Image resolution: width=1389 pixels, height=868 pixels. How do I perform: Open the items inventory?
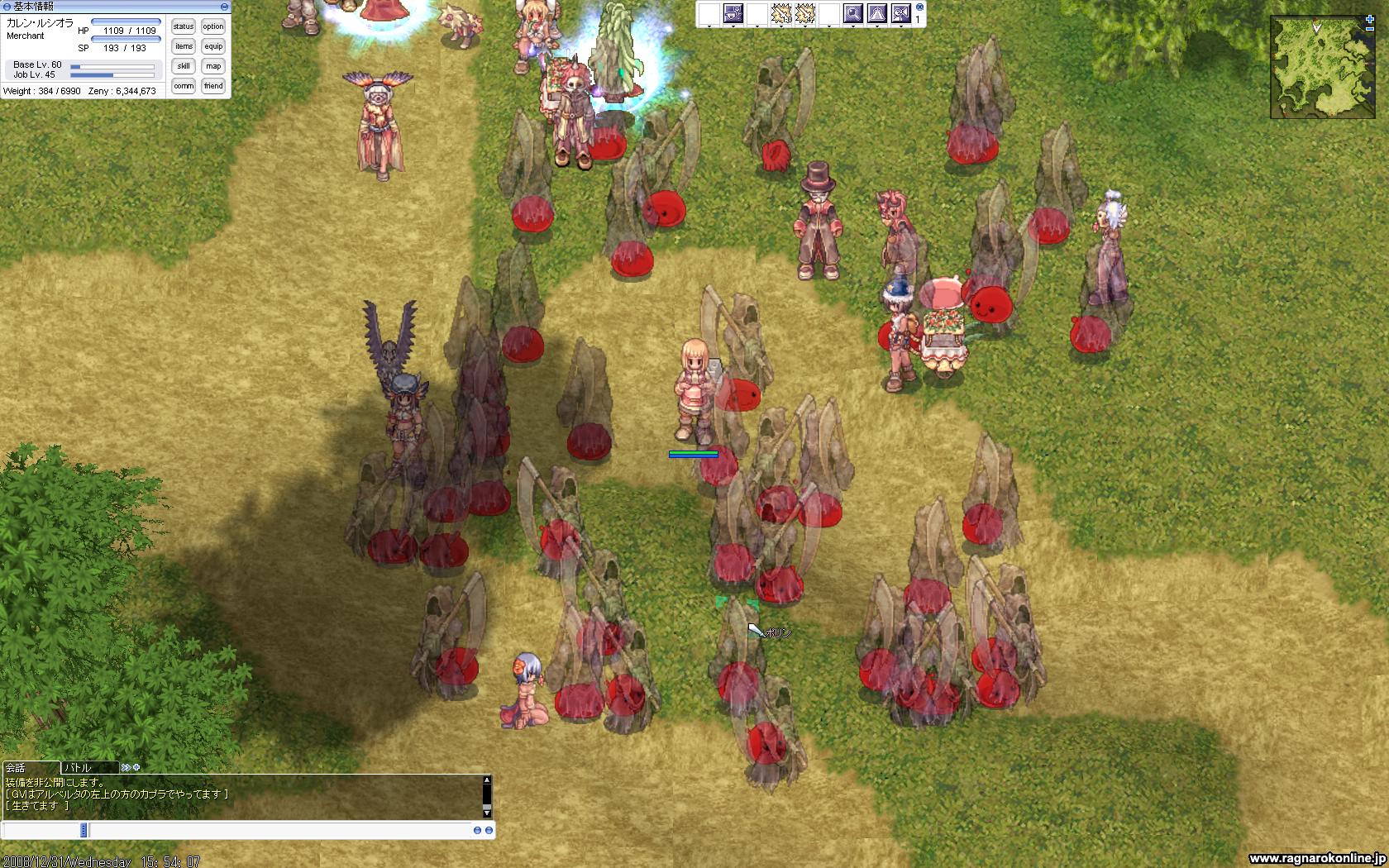pos(184,46)
